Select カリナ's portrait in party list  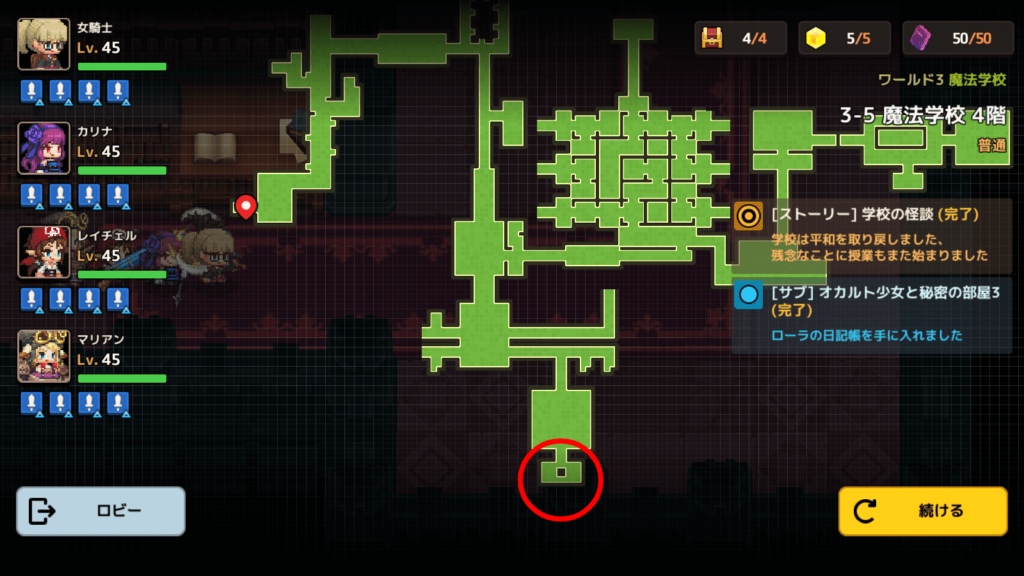coord(44,148)
